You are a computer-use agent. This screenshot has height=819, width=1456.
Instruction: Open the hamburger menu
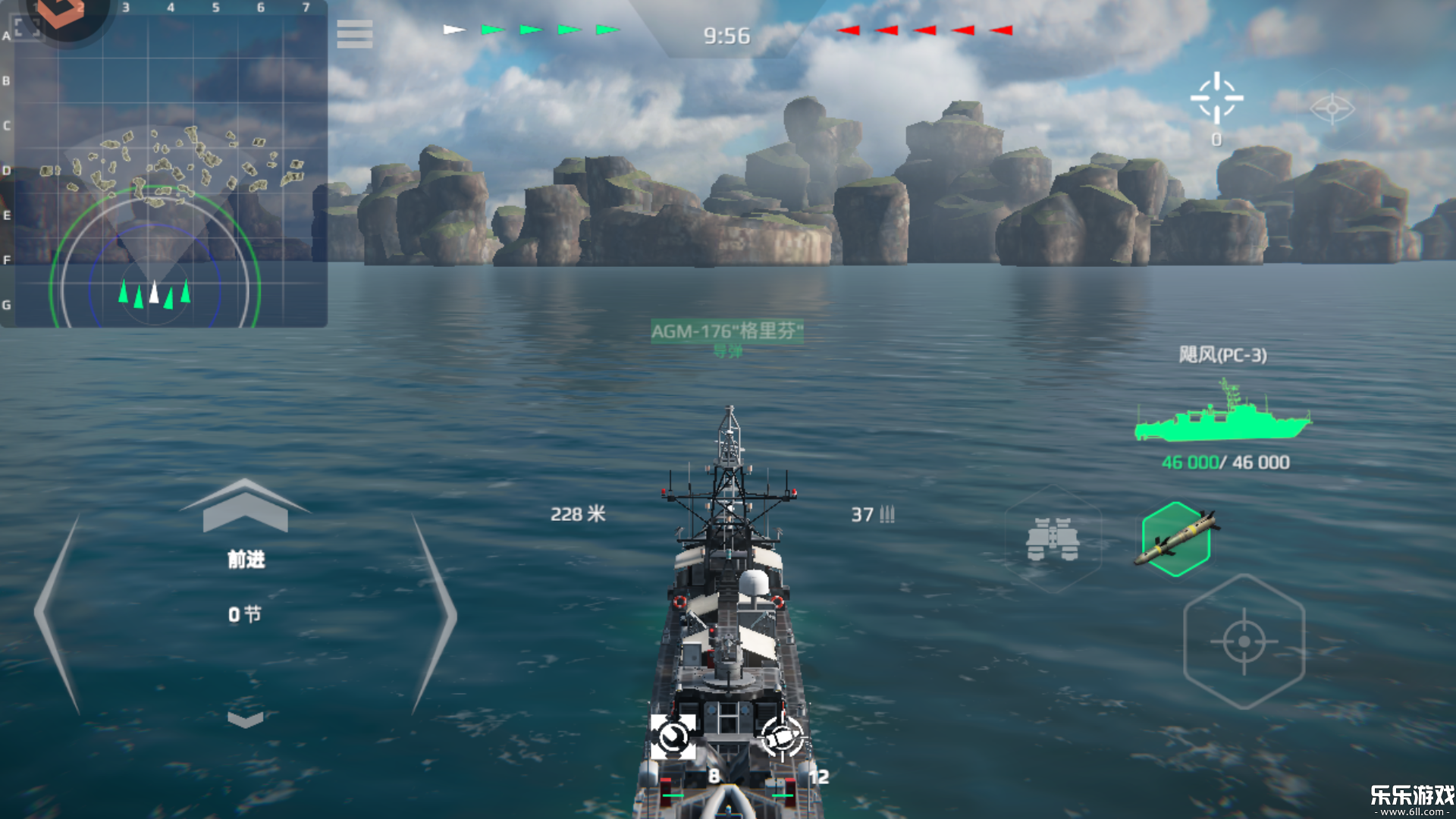tap(354, 34)
